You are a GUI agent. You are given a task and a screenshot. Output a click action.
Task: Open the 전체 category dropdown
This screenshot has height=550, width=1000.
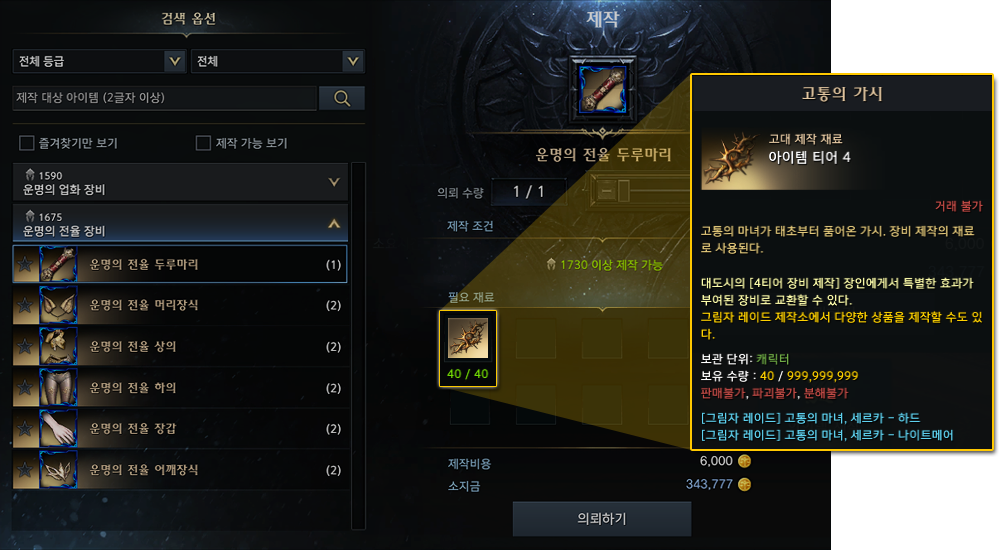[x=277, y=62]
